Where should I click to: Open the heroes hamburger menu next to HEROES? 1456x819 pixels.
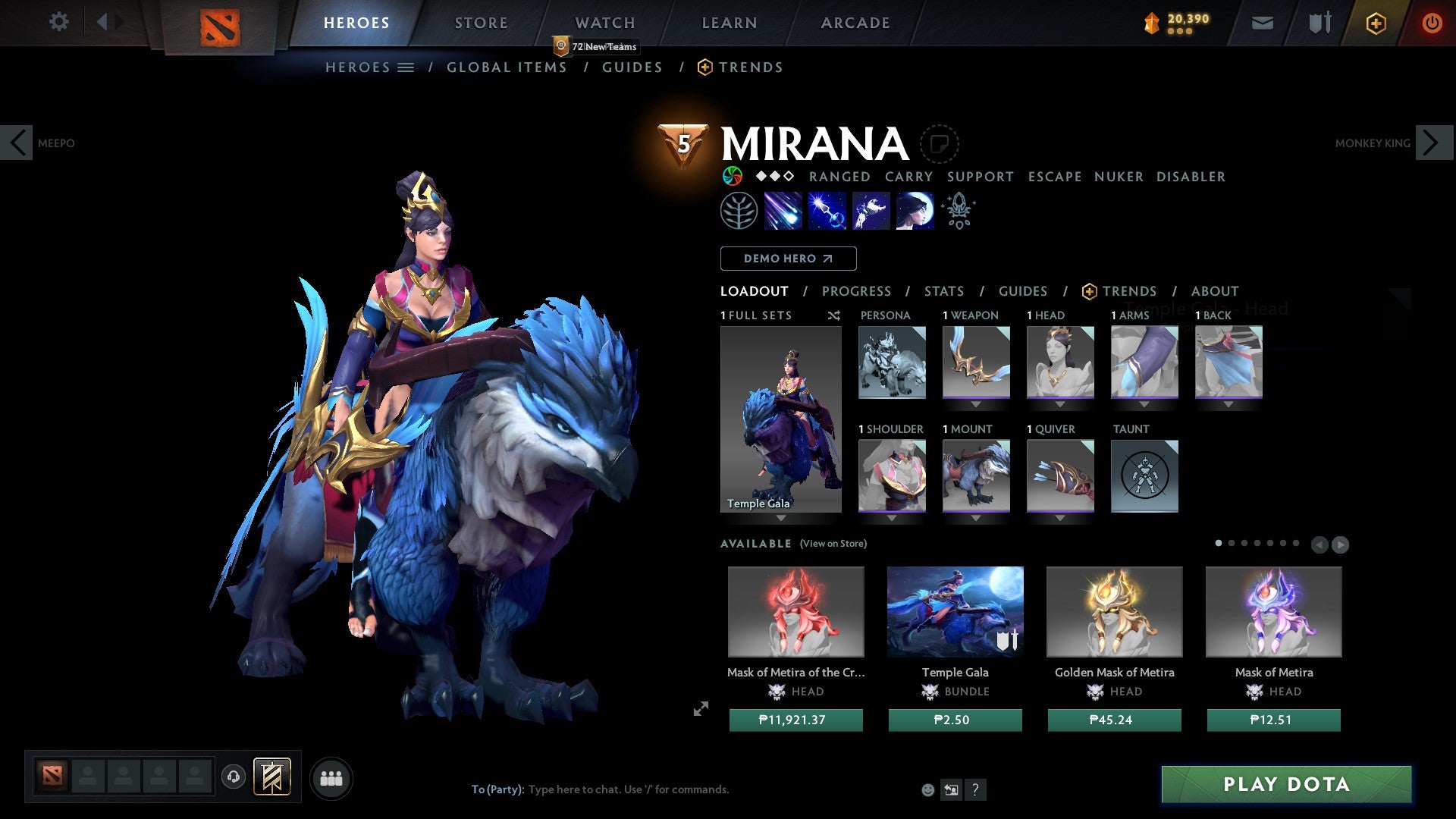click(406, 67)
